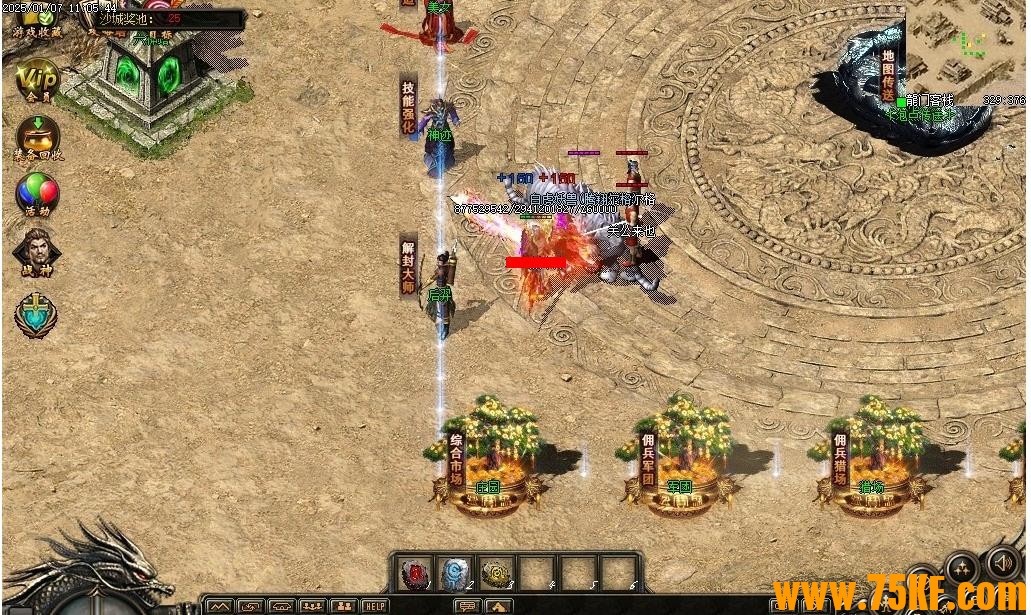1031x615 pixels.
Task: Click the winged shield cross emblem icon
Action: point(36,316)
